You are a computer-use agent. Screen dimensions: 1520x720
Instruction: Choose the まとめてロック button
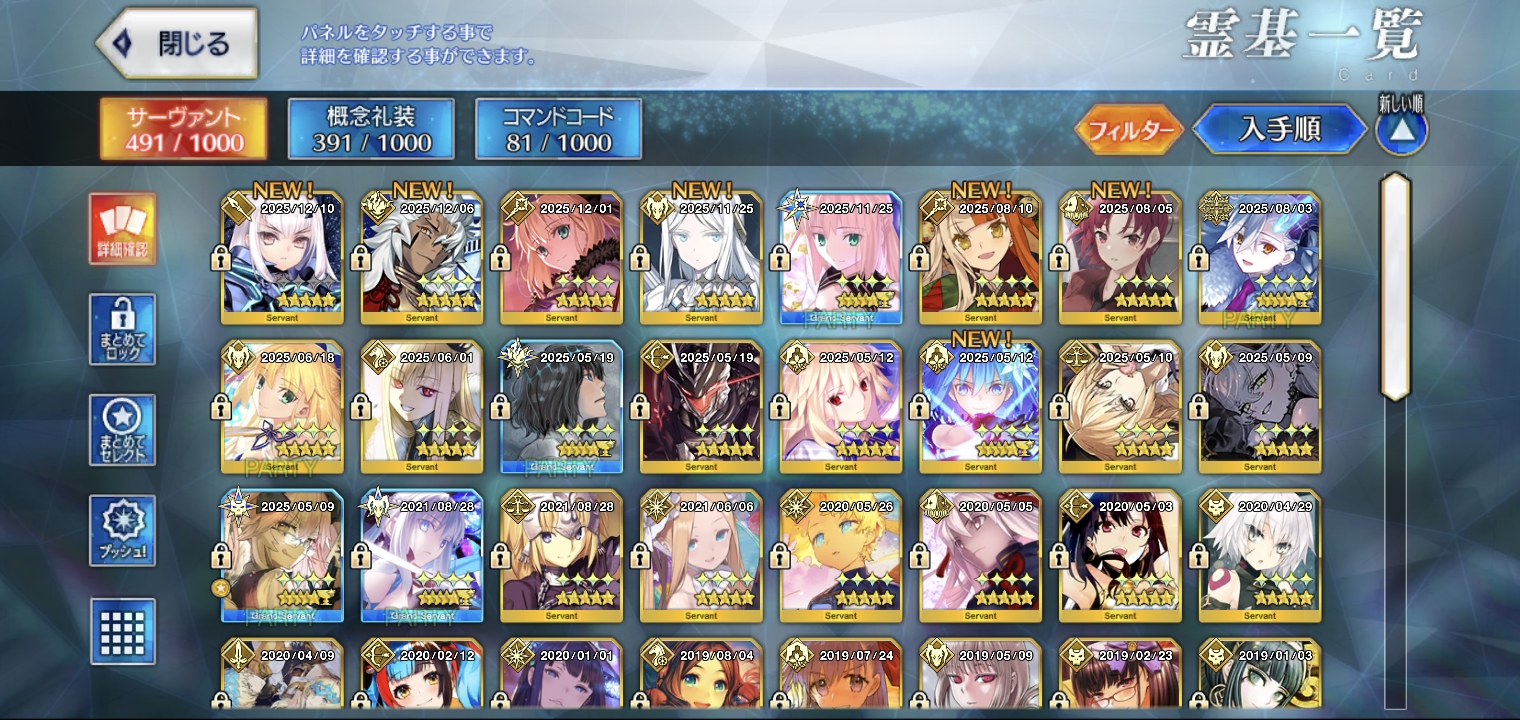tap(122, 329)
